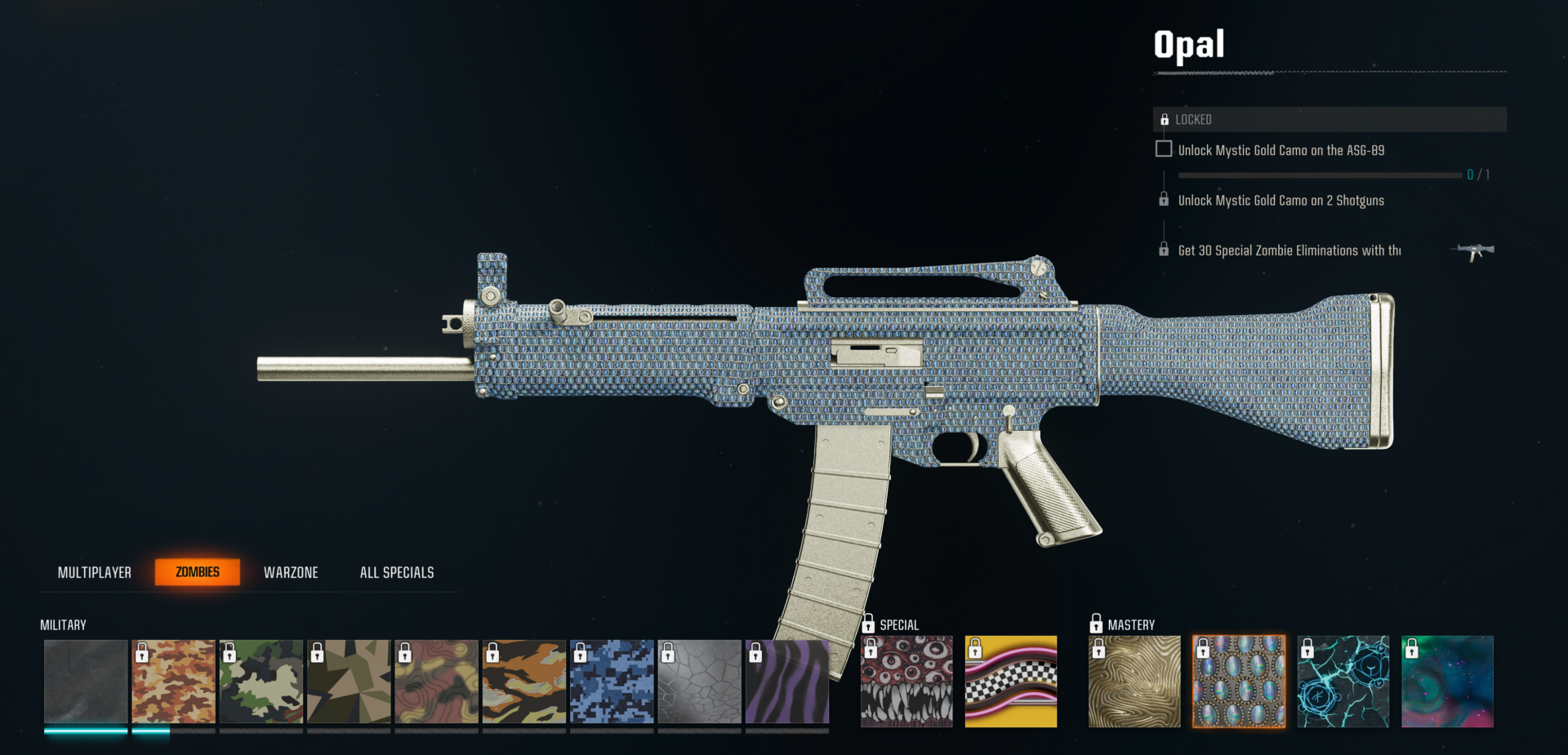
Task: Choose the orange desert camo swatch
Action: [x=173, y=682]
